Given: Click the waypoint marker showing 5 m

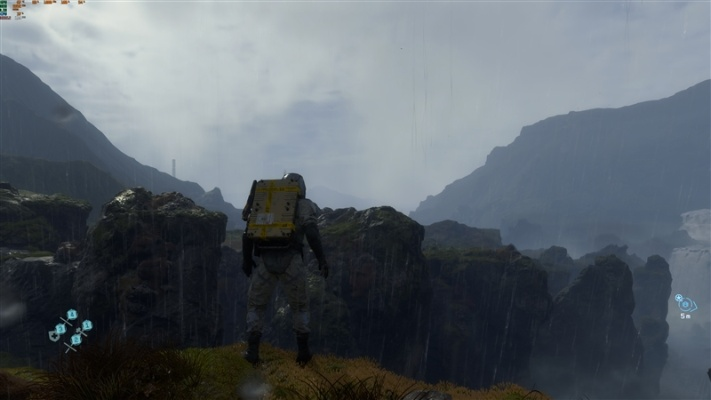Looking at the screenshot, I should point(685,303).
